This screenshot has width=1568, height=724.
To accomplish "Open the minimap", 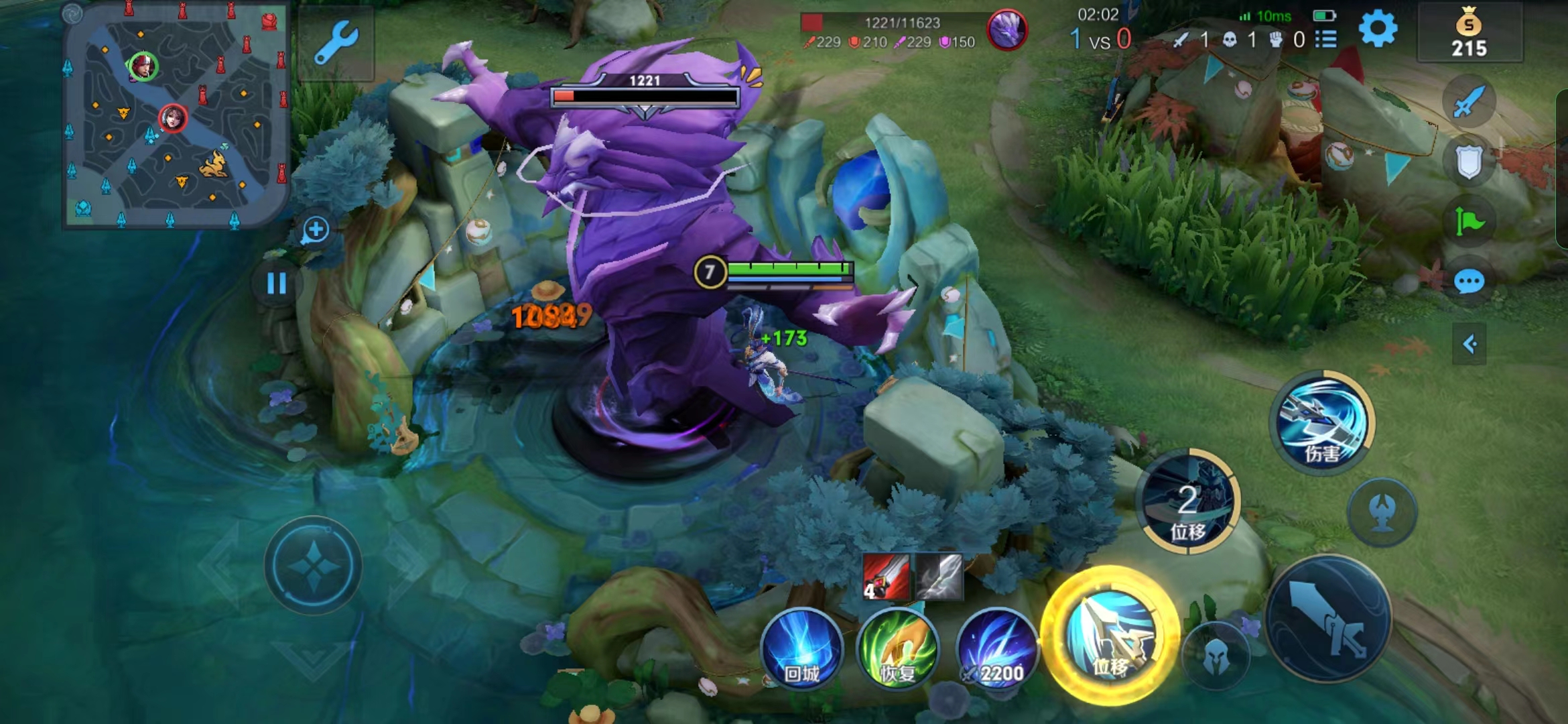I will click(176, 115).
